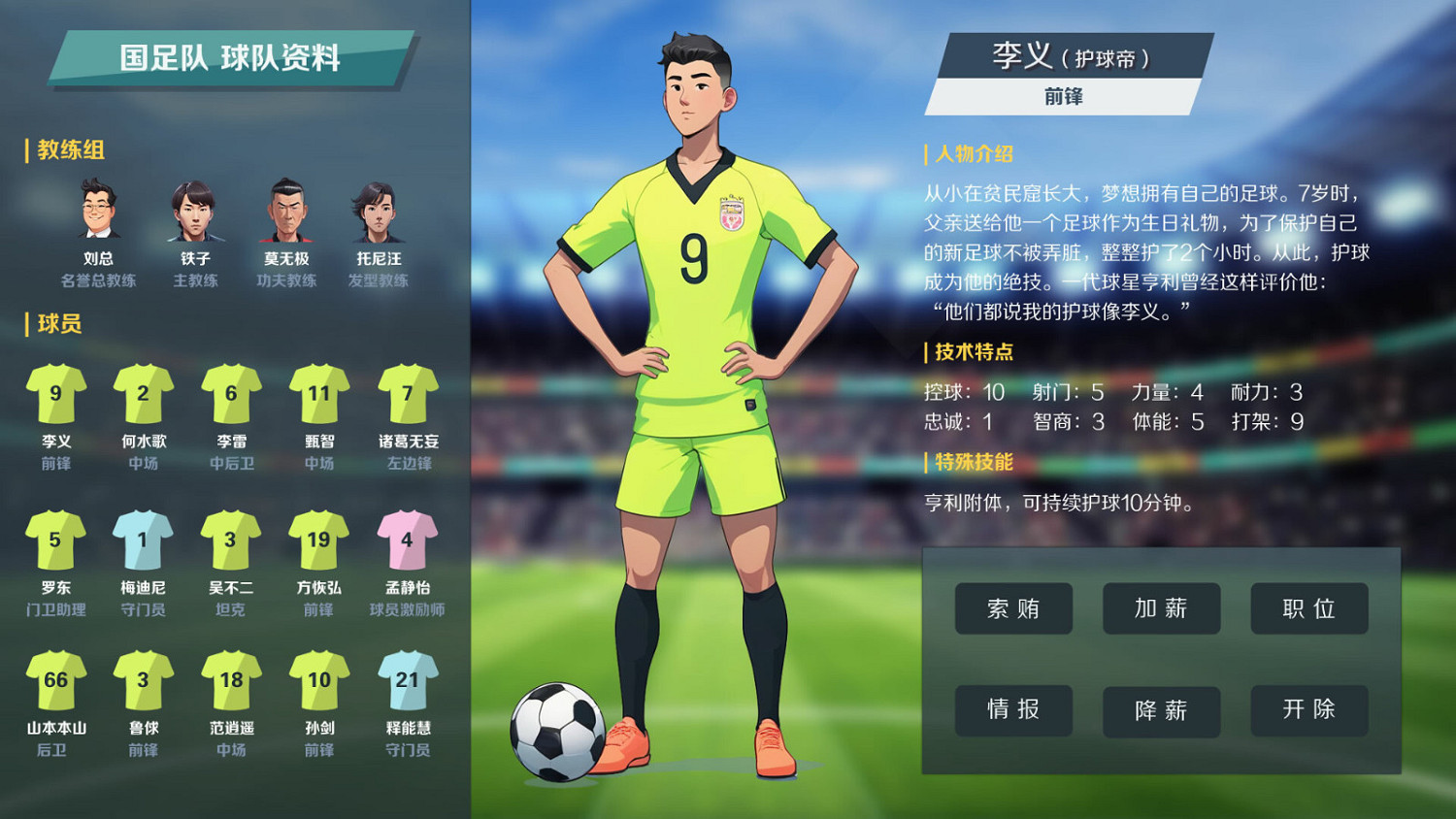Select midfielder 甄智's number 11 jersey
This screenshot has width=1456, height=819.
tap(317, 396)
